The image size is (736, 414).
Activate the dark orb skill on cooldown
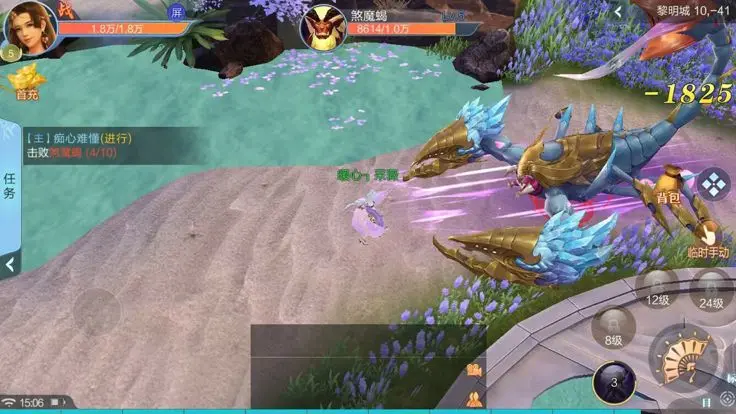click(x=614, y=382)
